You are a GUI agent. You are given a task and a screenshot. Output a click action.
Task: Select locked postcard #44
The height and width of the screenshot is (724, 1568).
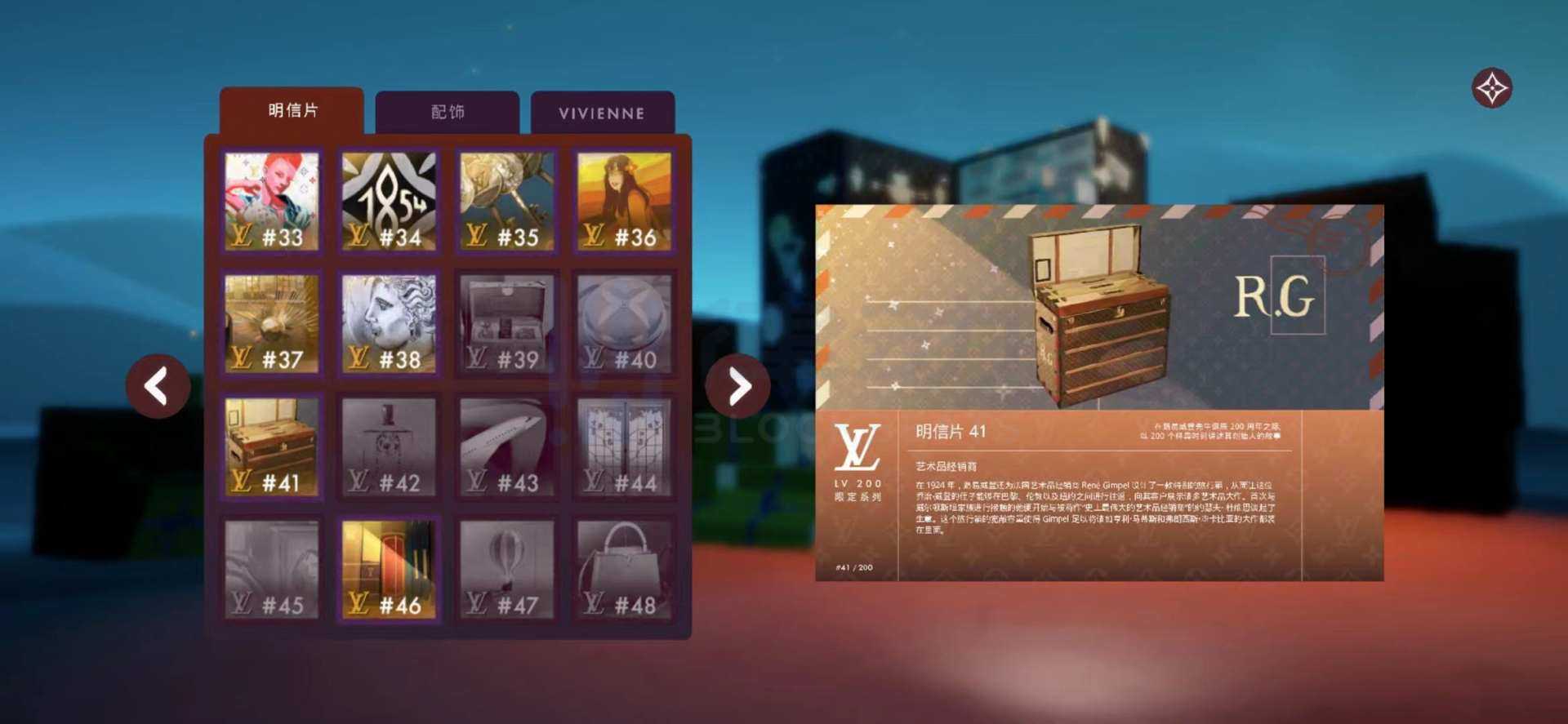pos(624,446)
